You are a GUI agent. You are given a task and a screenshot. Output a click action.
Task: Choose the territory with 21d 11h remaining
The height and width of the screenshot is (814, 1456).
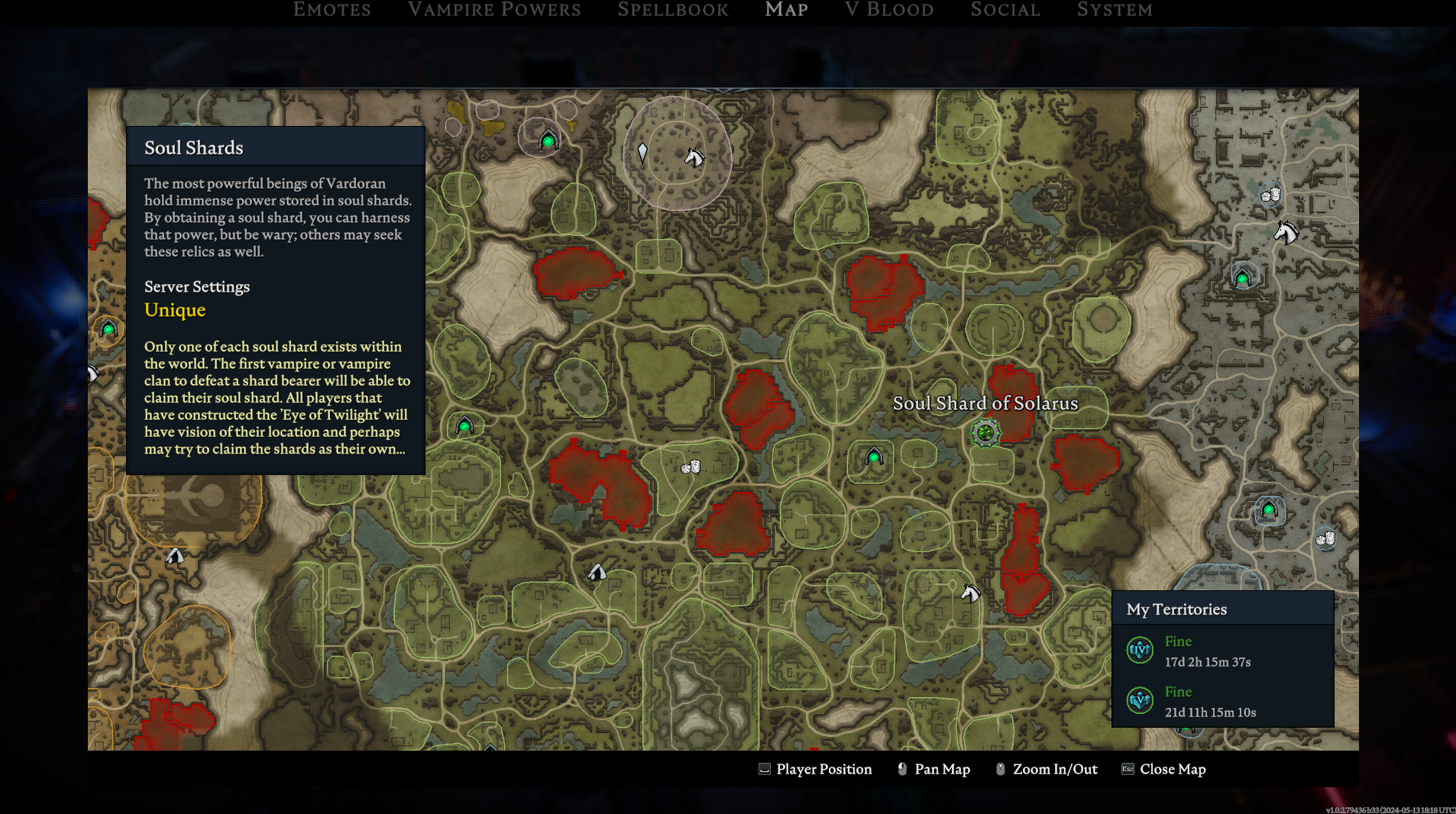click(1209, 702)
